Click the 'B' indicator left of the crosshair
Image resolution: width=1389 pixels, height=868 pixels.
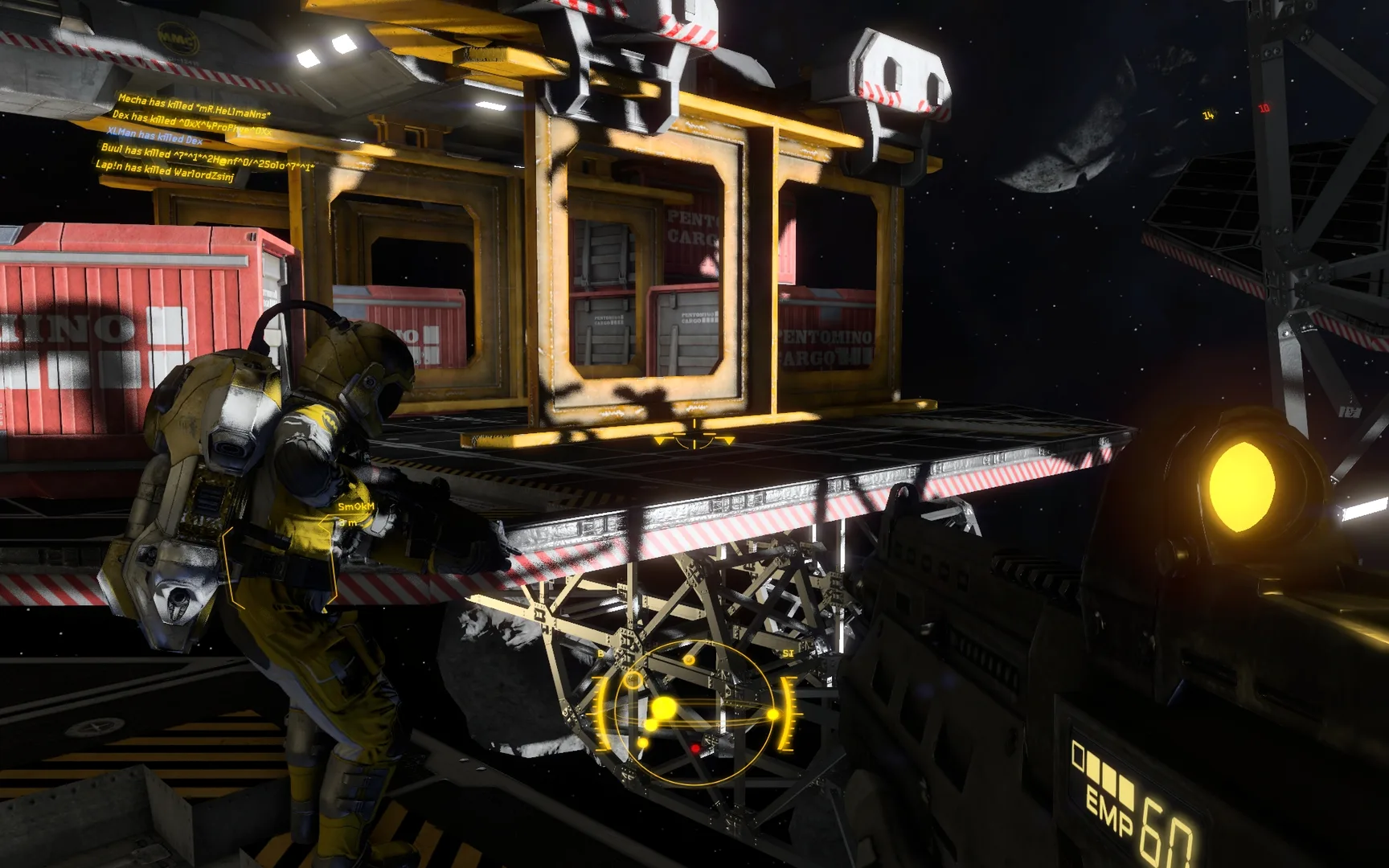click(601, 653)
